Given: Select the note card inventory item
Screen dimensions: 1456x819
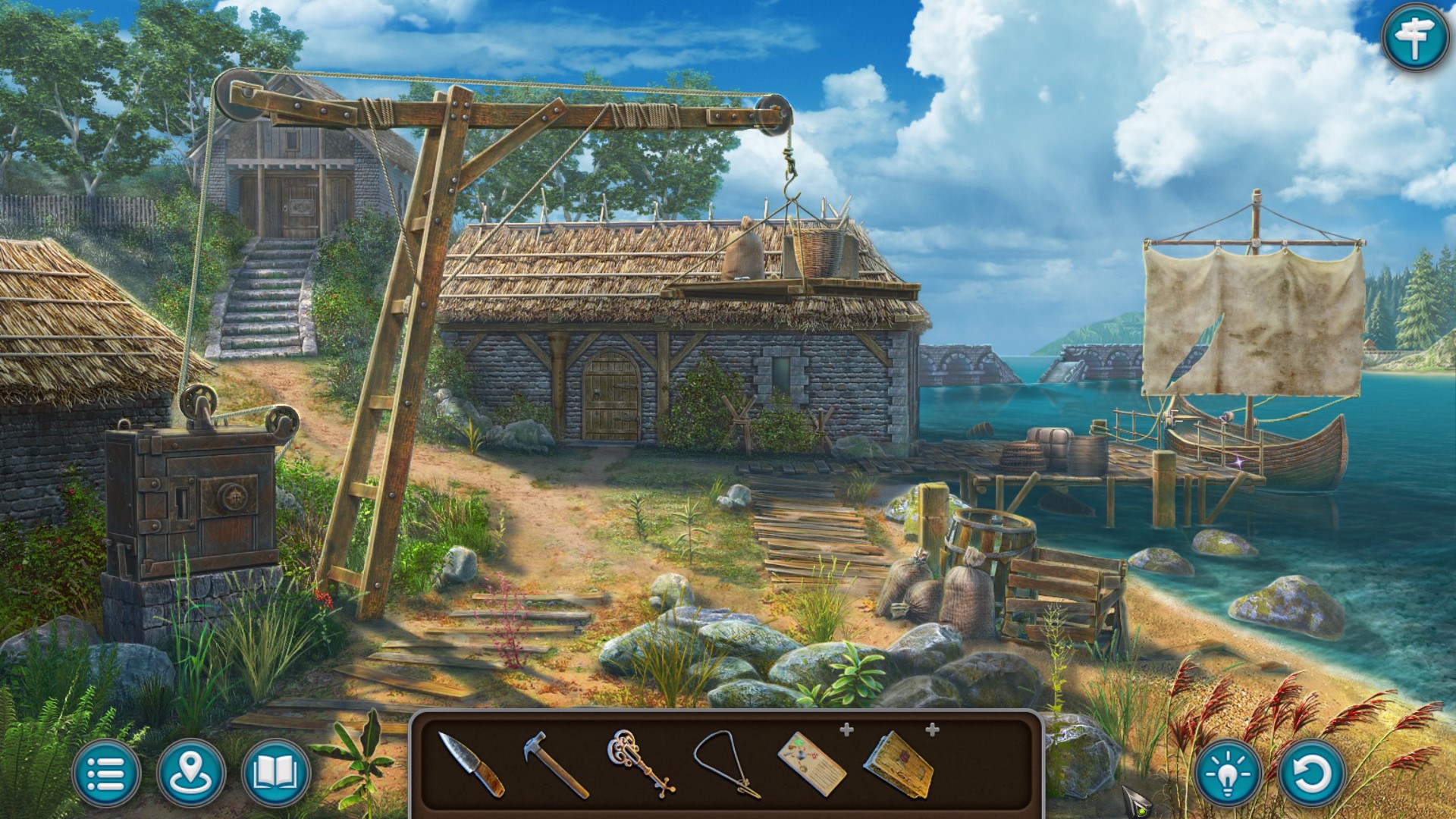Looking at the screenshot, I should [811, 763].
